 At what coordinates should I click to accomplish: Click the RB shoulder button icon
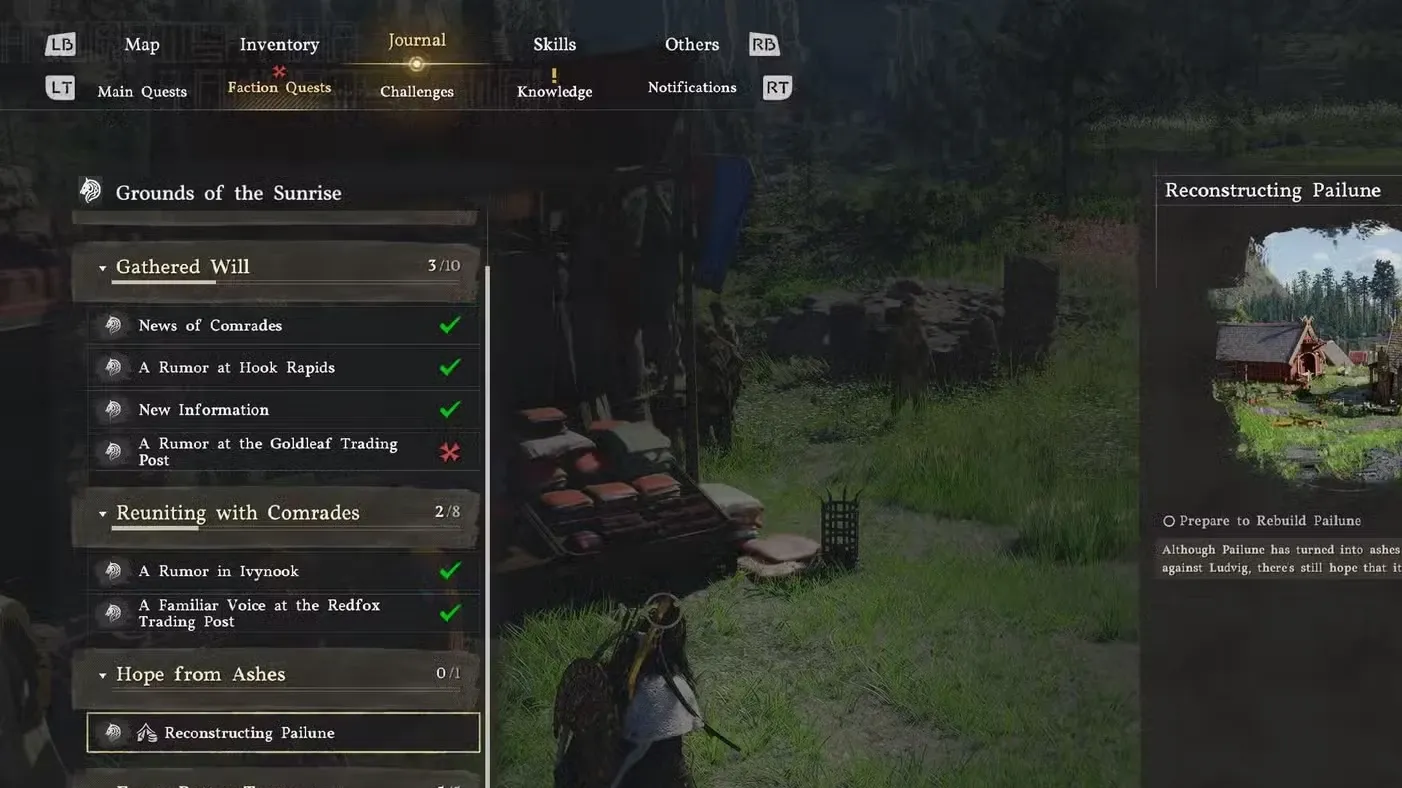point(763,44)
